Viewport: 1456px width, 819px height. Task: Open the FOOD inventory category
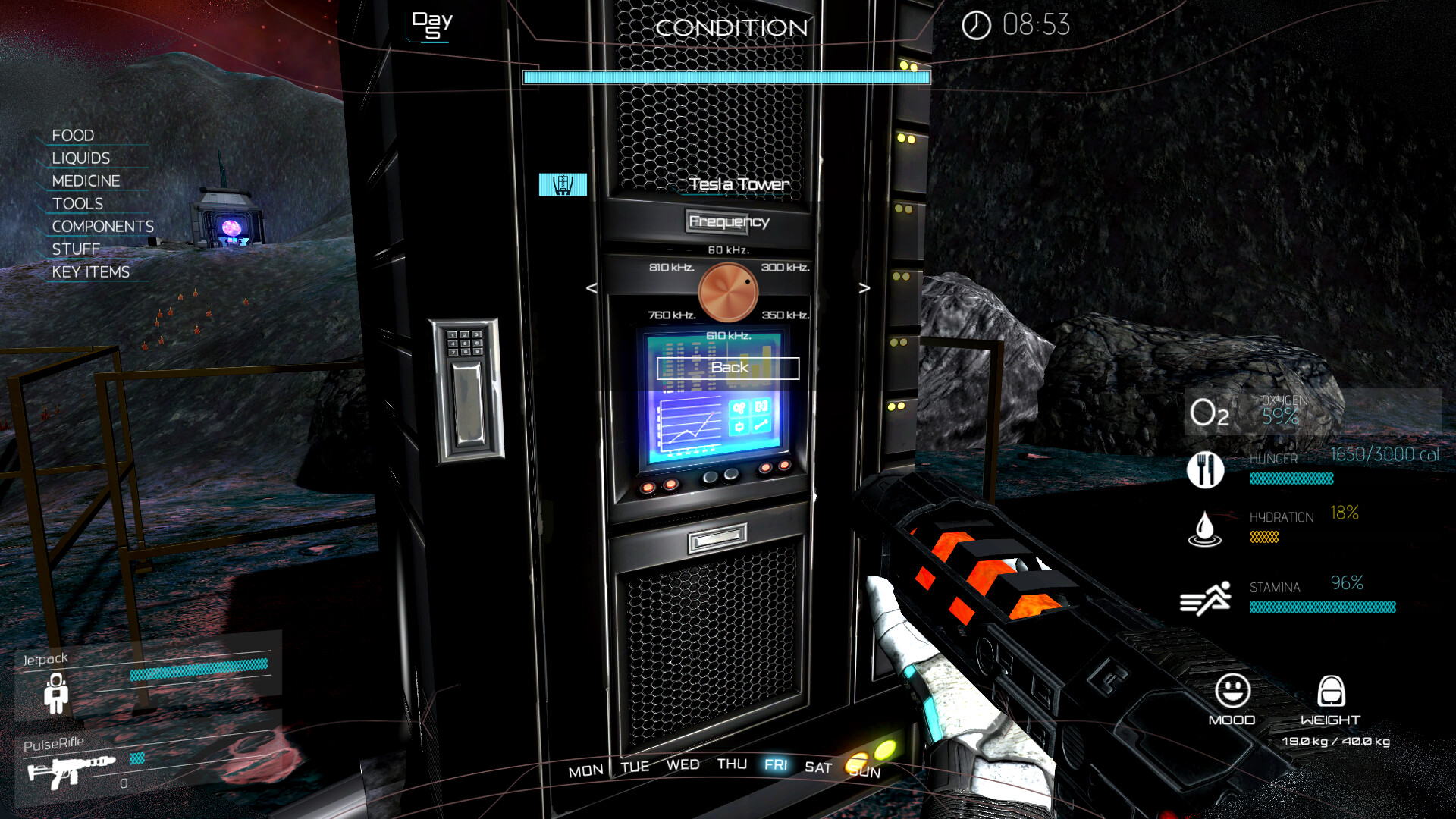pos(72,135)
